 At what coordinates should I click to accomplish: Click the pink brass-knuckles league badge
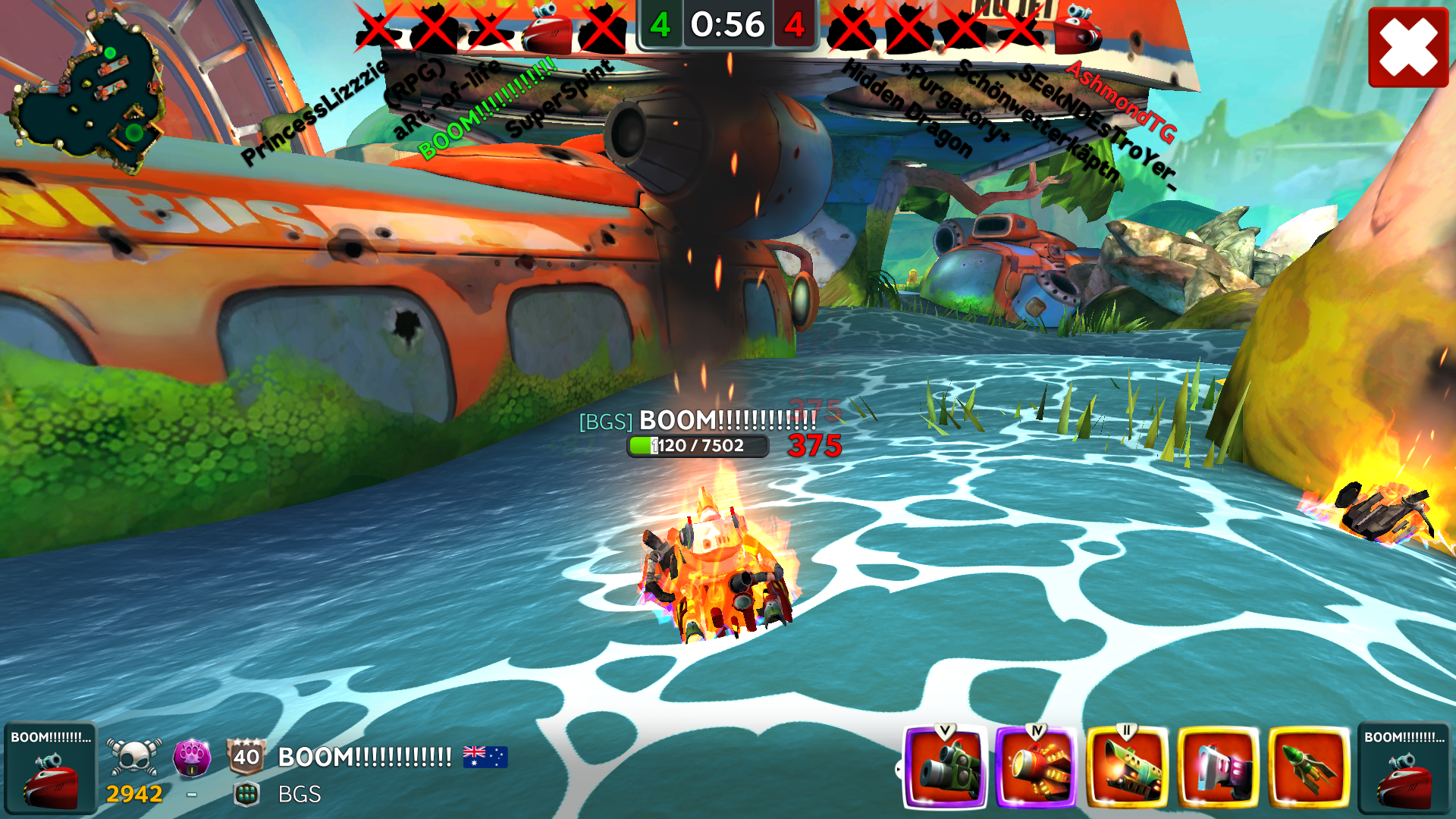click(192, 757)
